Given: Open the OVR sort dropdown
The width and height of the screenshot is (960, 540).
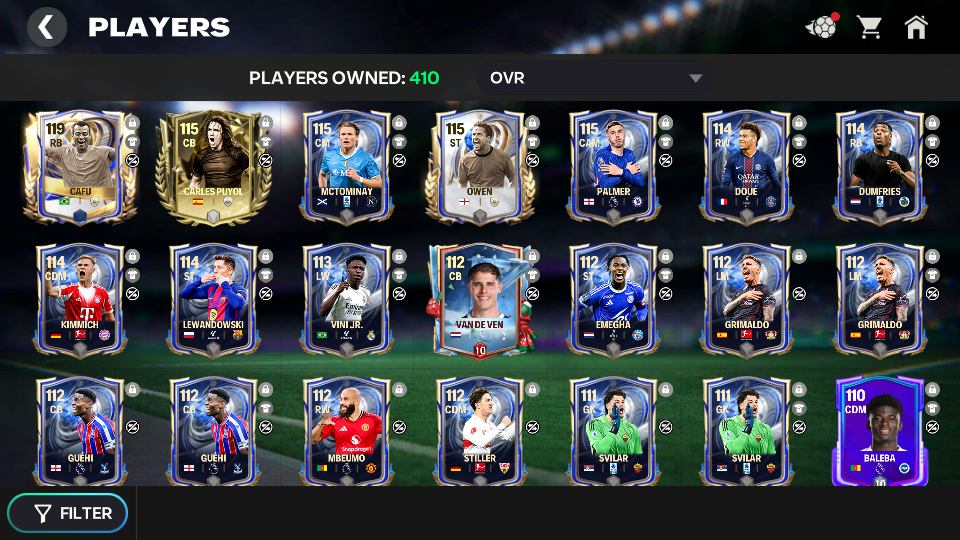Looking at the screenshot, I should point(595,78).
